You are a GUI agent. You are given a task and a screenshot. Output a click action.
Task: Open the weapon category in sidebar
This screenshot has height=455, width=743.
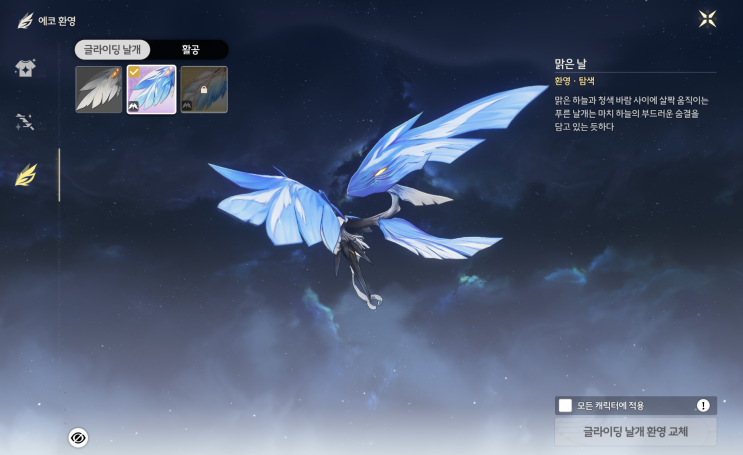pos(26,122)
